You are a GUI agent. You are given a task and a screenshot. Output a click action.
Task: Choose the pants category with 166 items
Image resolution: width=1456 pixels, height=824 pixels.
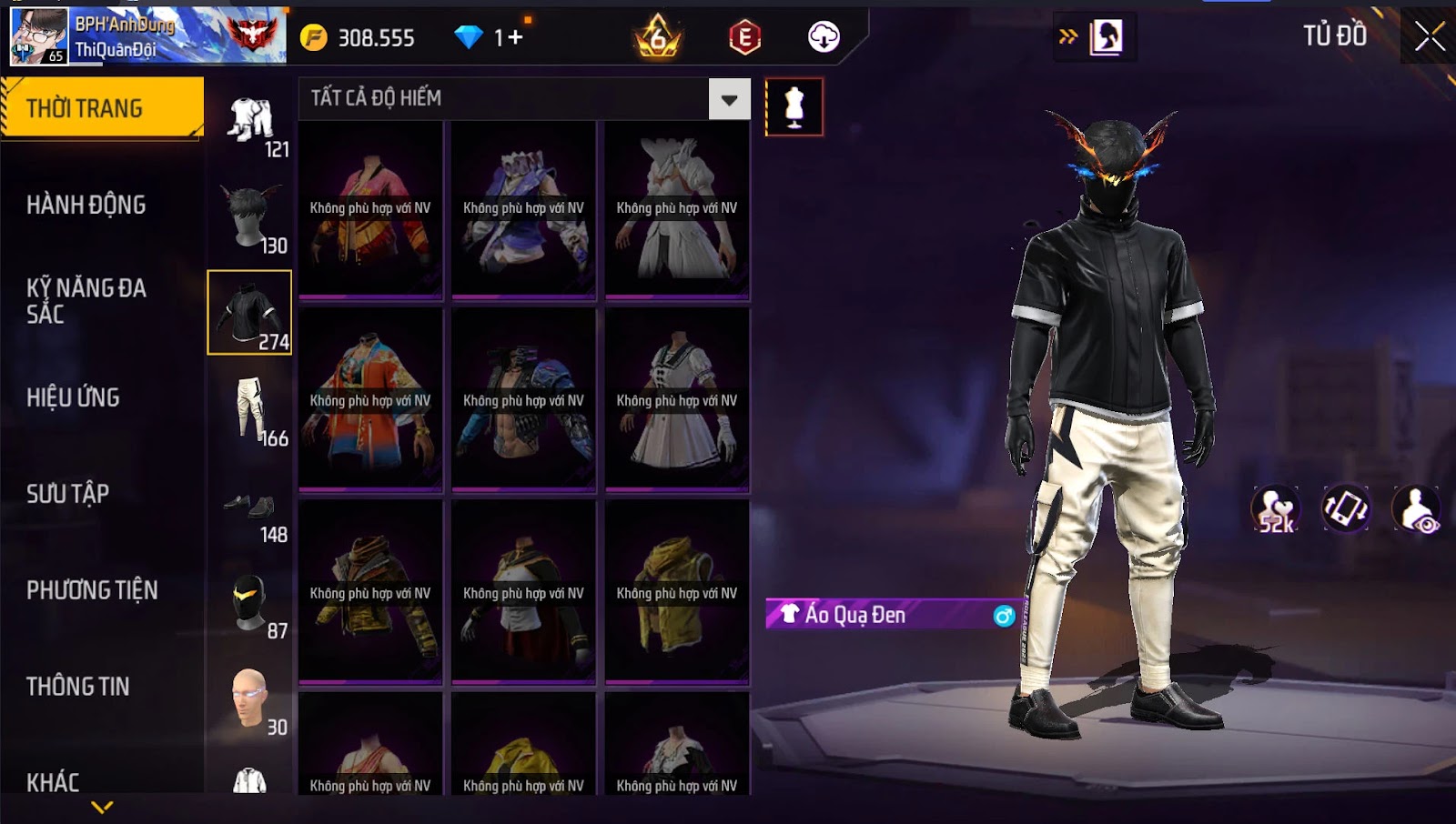coord(251,410)
